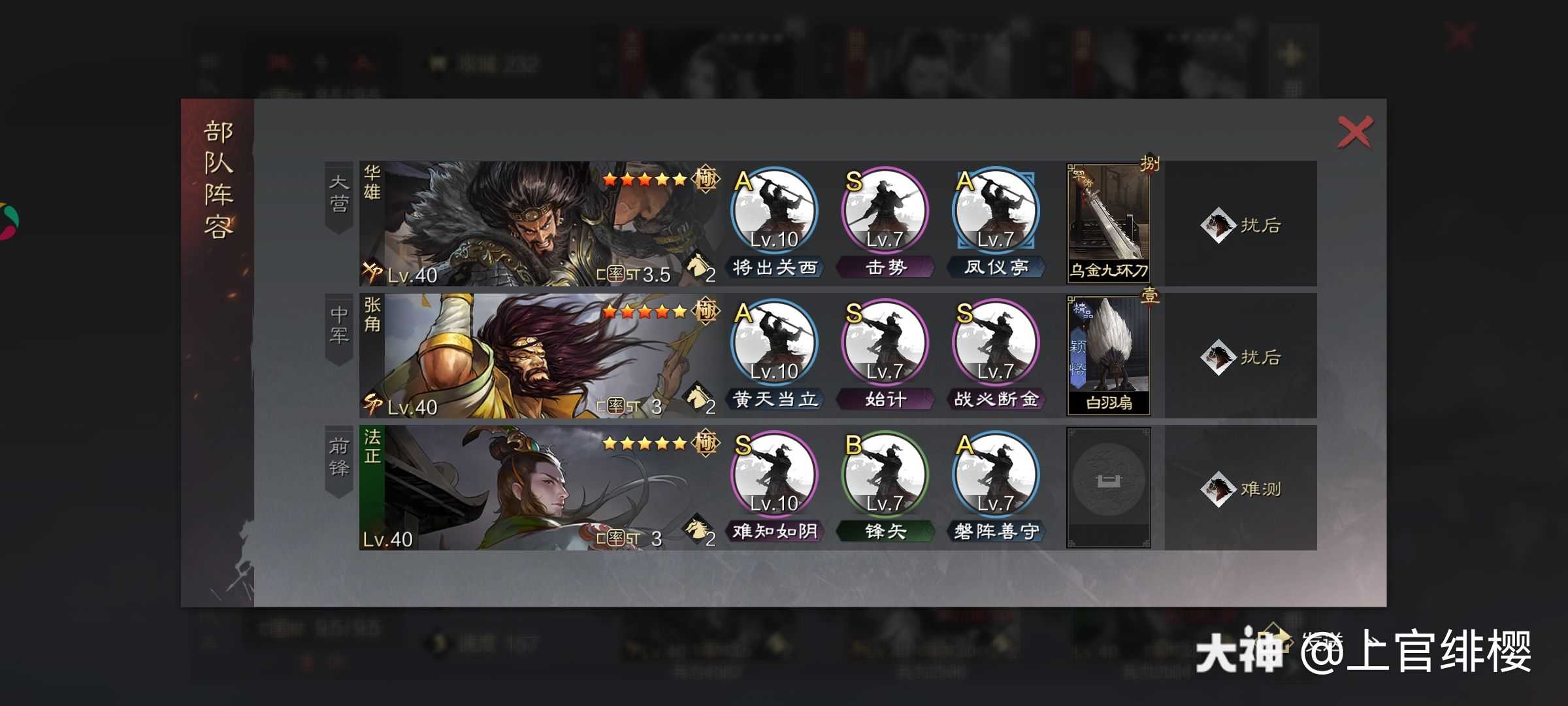Open the 锋矢 skill icon
Screen dimensions: 1568x706
click(x=885, y=477)
